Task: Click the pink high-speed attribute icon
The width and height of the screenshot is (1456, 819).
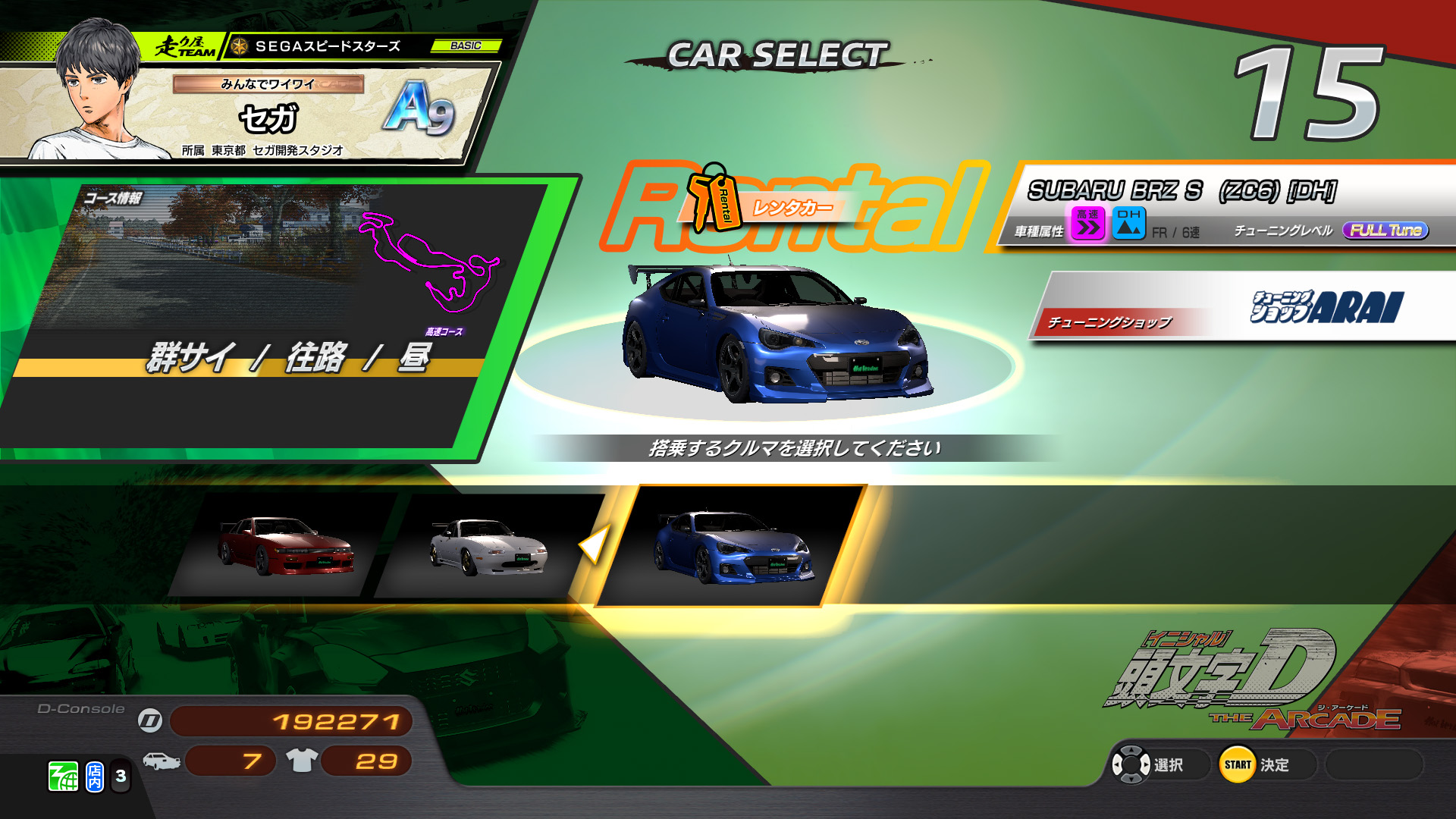Action: 1087,224
